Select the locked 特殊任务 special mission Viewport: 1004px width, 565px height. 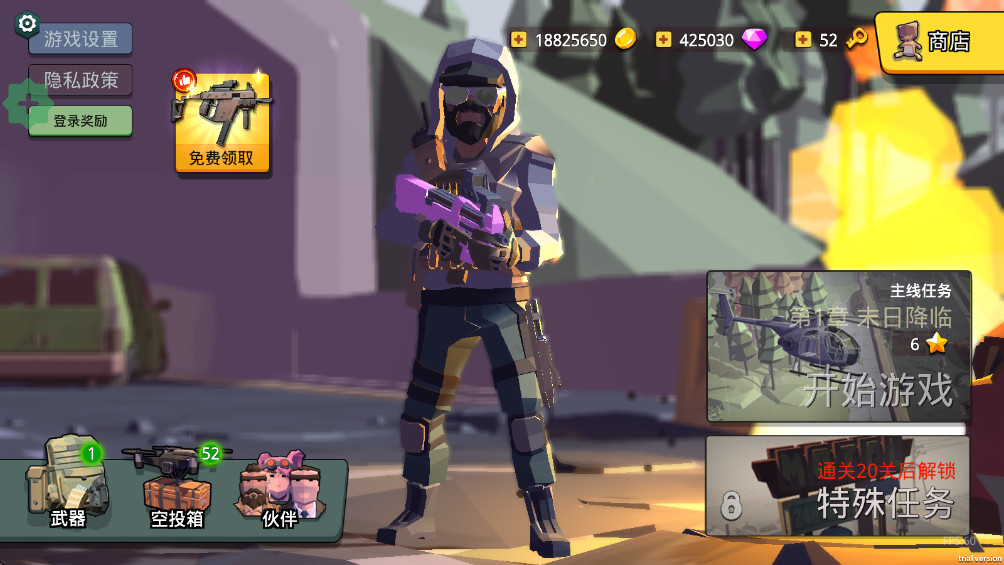pos(838,487)
